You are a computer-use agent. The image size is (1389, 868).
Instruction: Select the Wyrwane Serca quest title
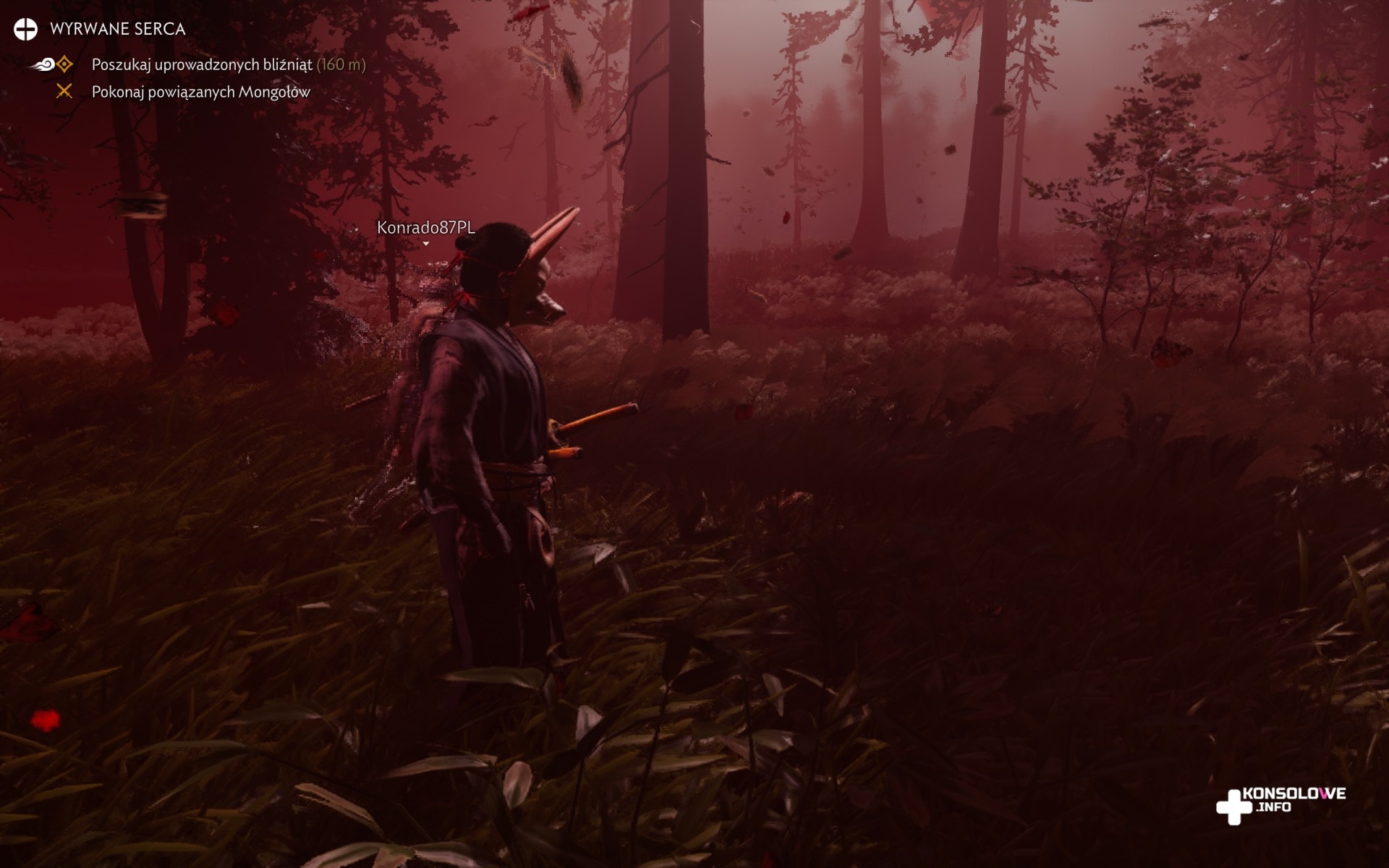click(117, 29)
